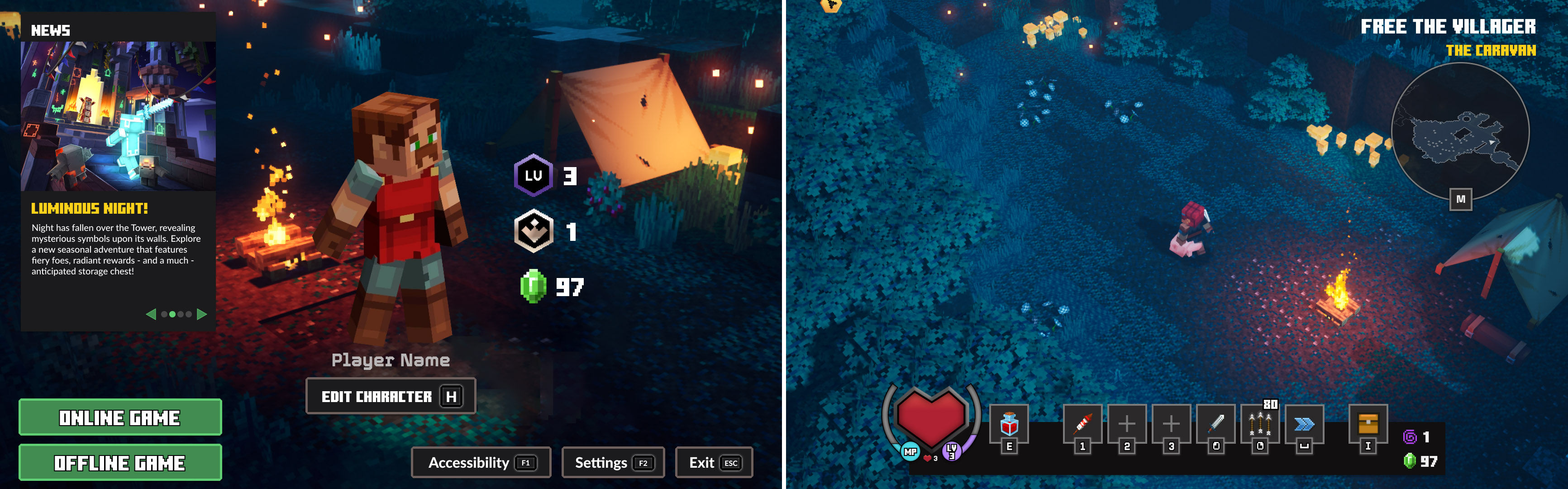1568x489 pixels.
Task: Start an Online Game
Action: pyautogui.click(x=120, y=417)
